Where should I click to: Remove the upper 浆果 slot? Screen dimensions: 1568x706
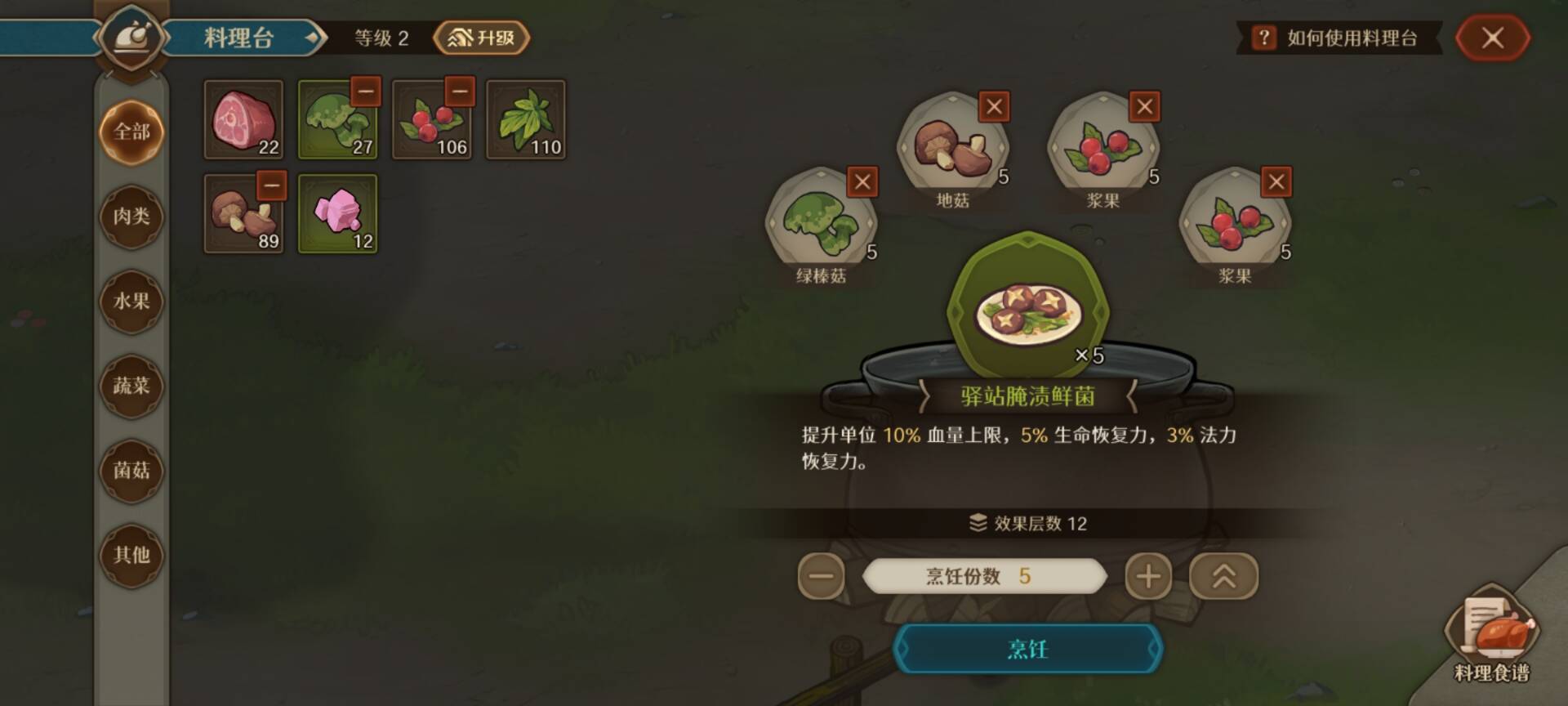click(x=1143, y=107)
